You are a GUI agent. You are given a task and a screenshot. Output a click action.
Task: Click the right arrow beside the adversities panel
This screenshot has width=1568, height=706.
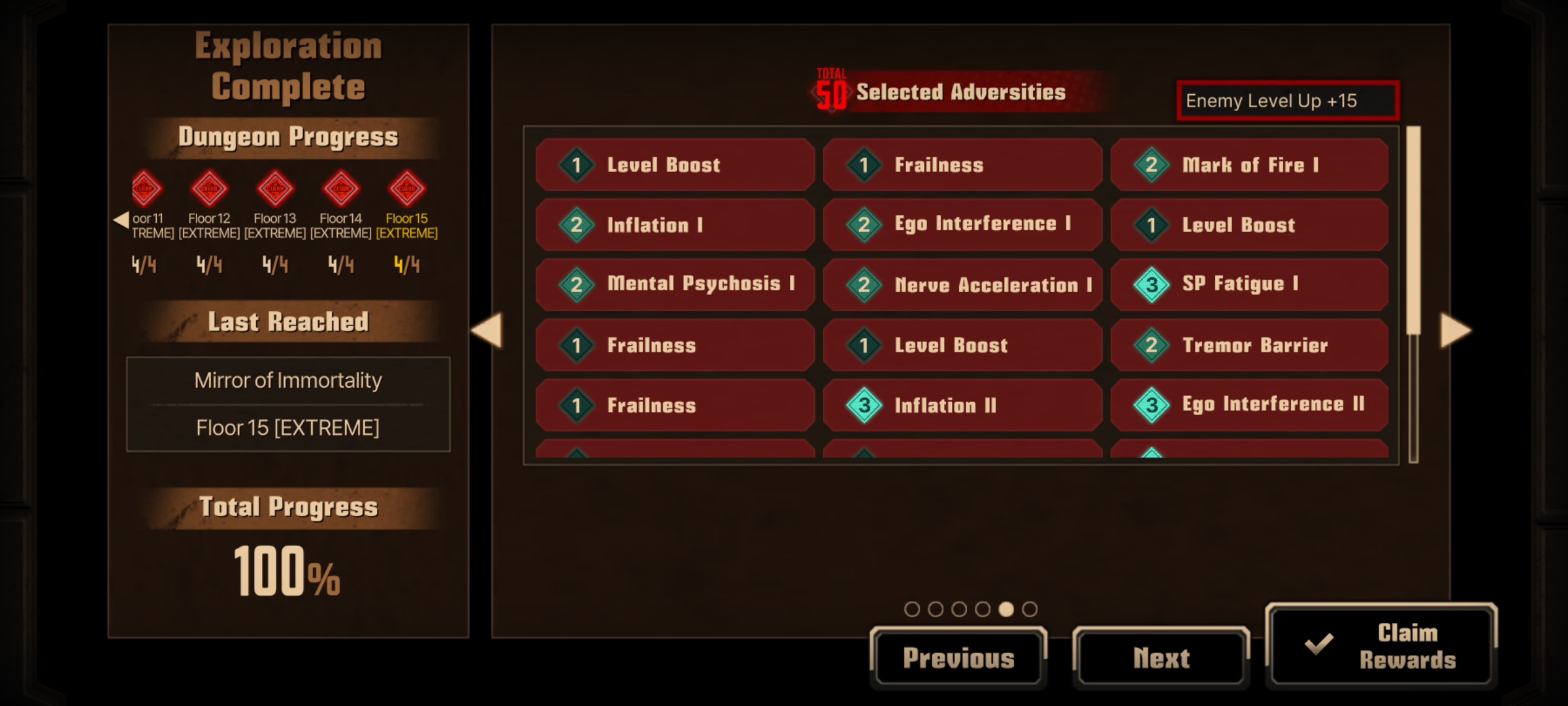(x=1456, y=330)
